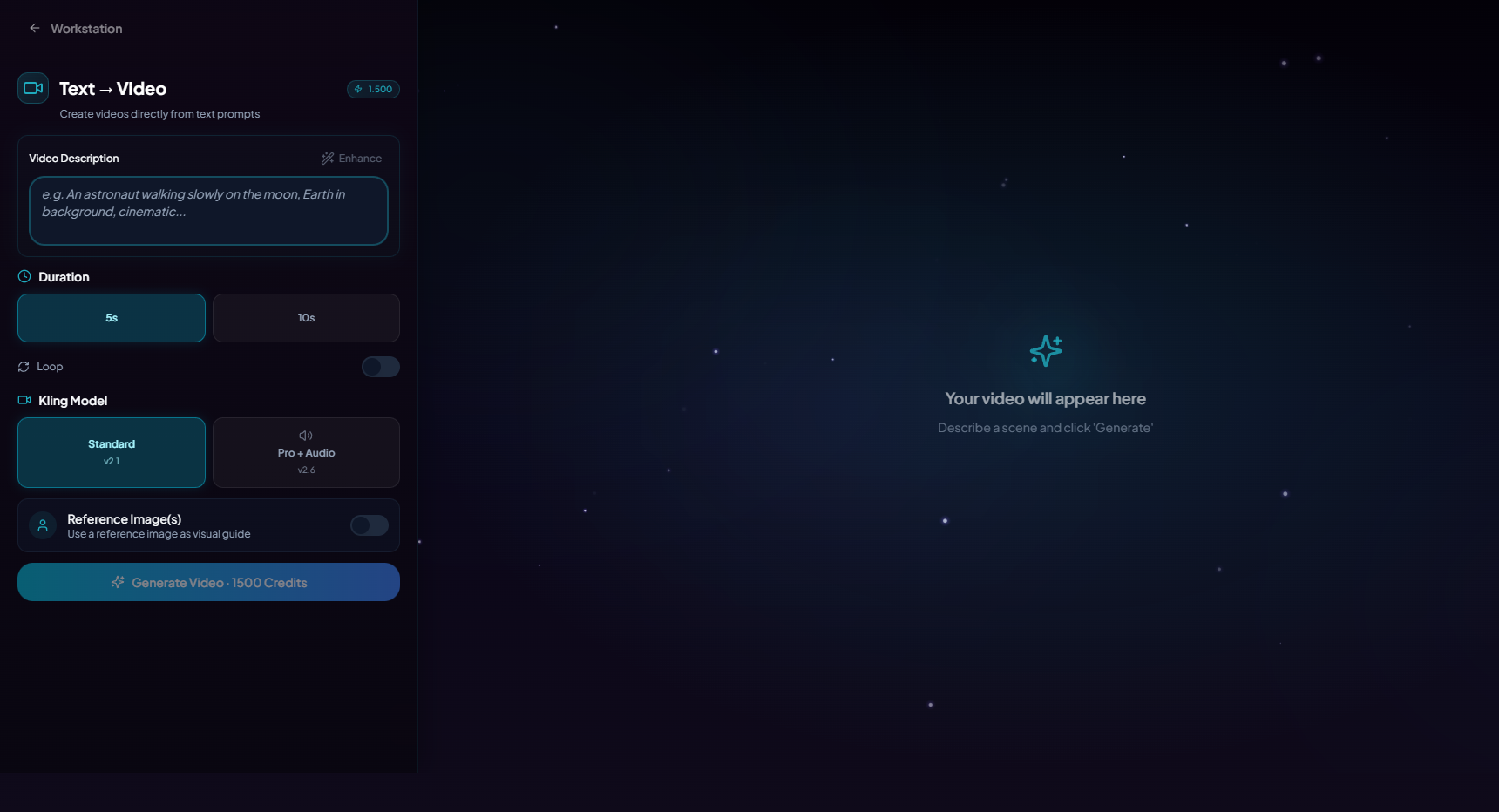Choose the 10s duration option
The height and width of the screenshot is (812, 1499).
(306, 318)
